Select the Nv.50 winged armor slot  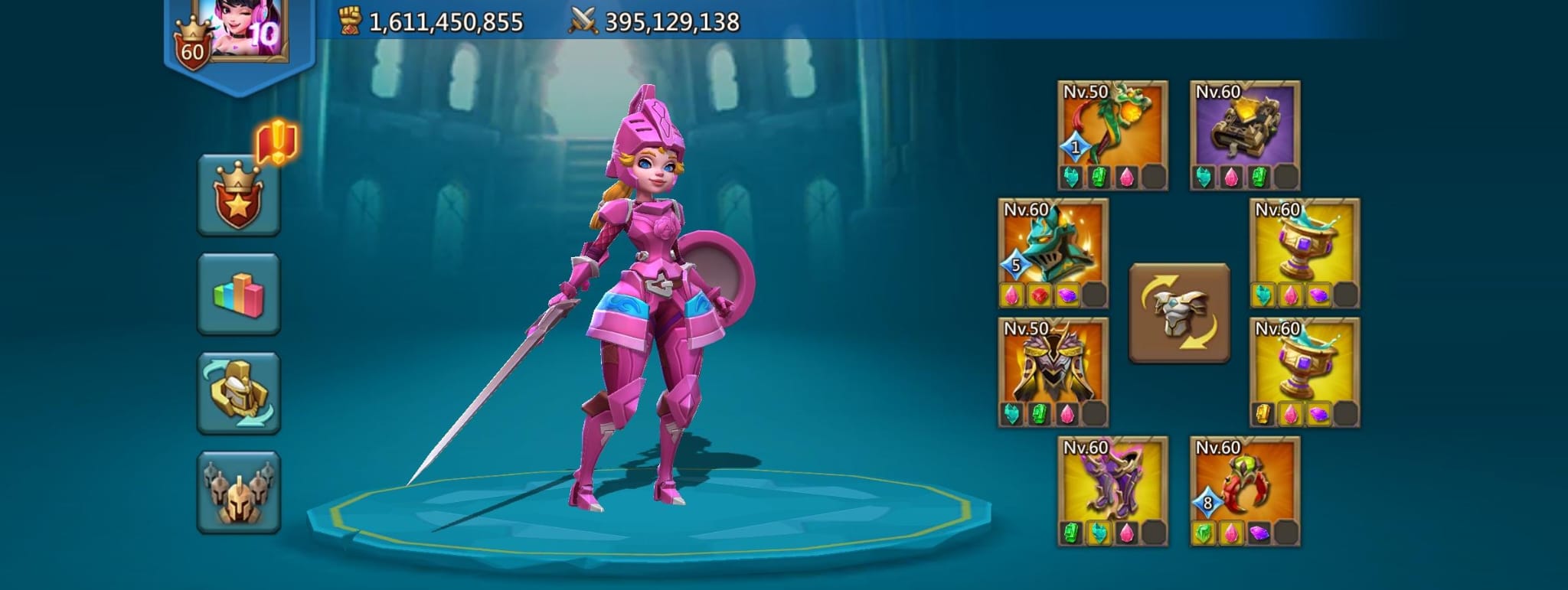1053,363
